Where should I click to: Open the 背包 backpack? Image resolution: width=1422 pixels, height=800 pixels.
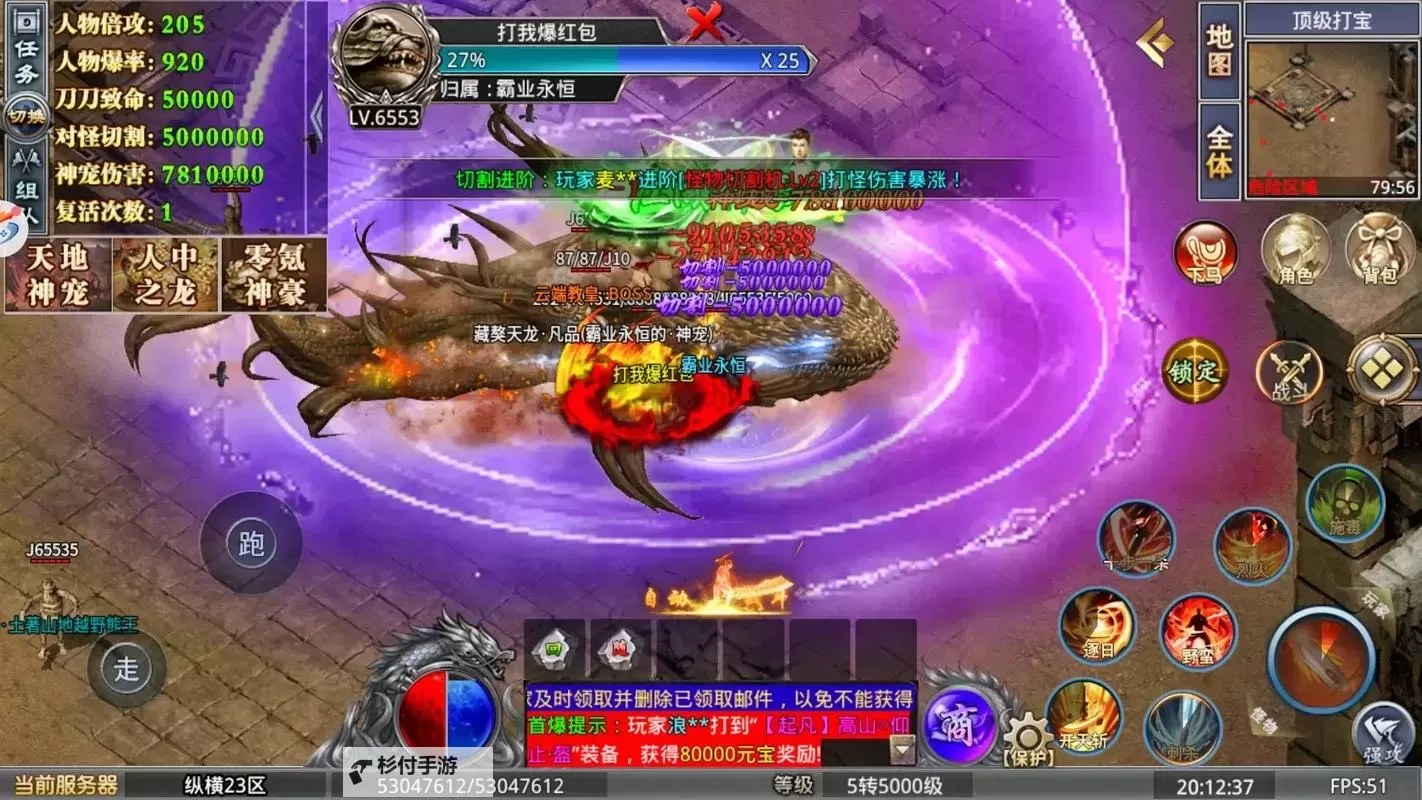click(1380, 250)
